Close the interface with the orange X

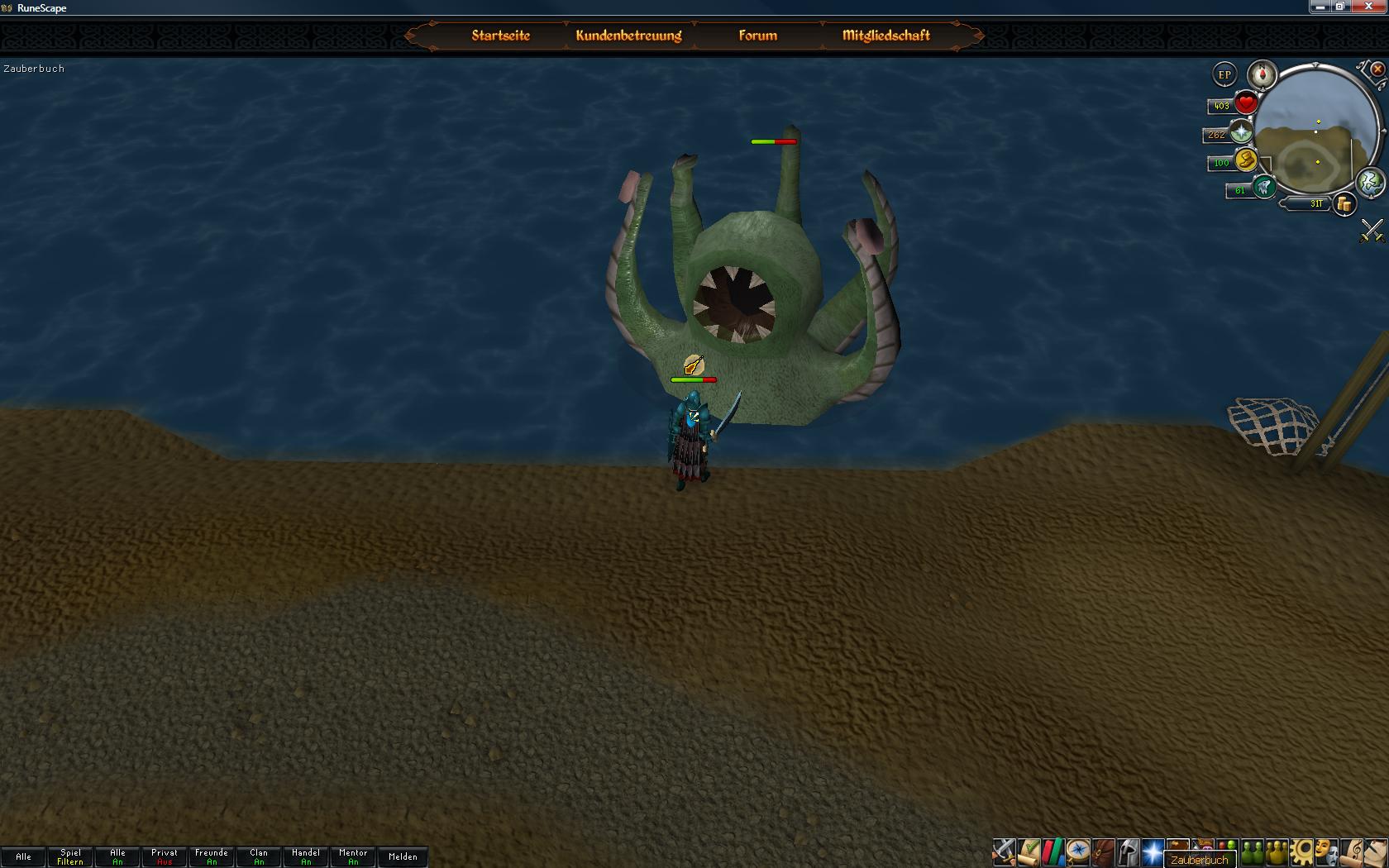tap(1377, 69)
